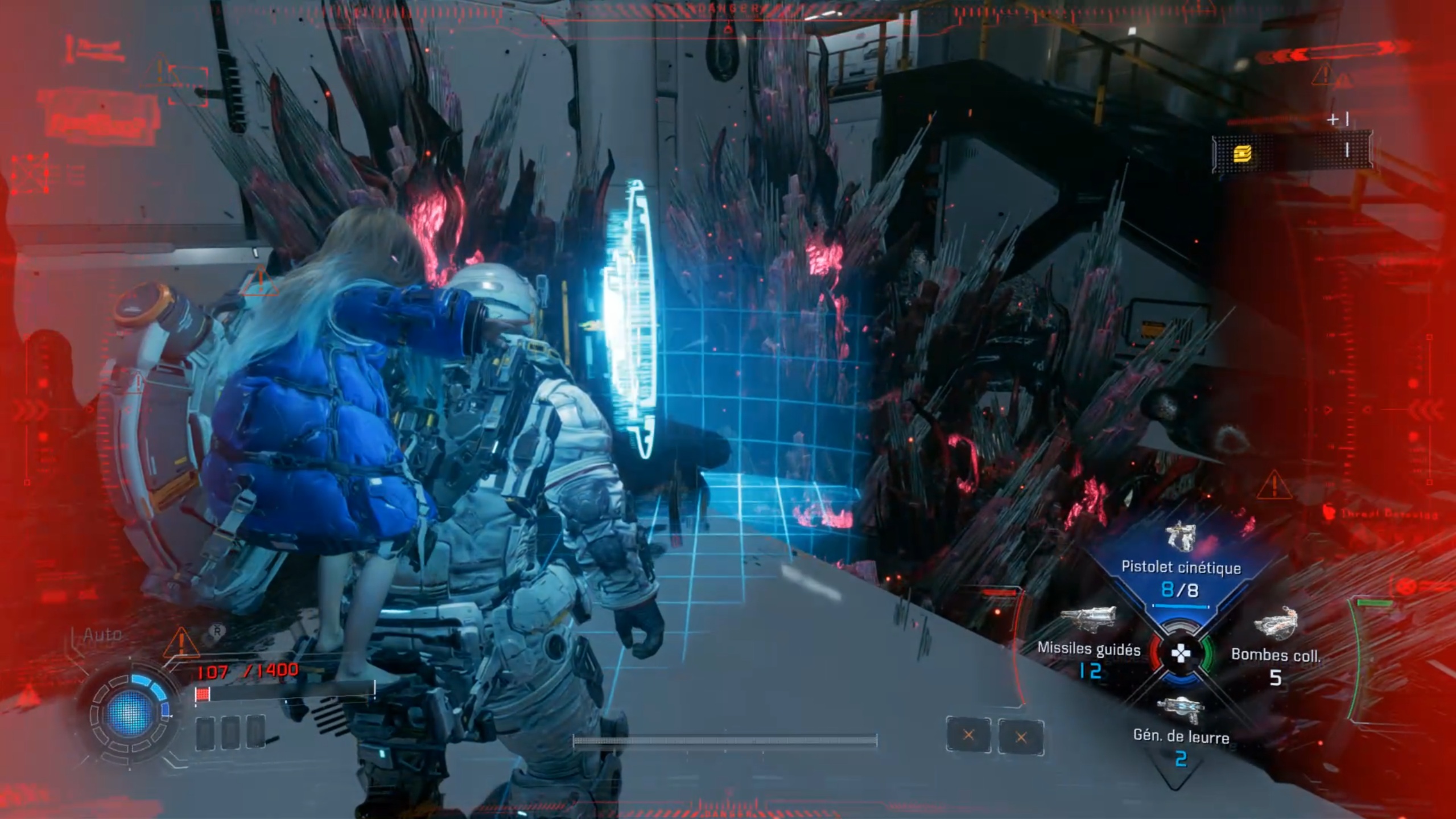Equip the Bombes coll. weapon
The height and width of the screenshot is (819, 1456).
tap(1275, 655)
